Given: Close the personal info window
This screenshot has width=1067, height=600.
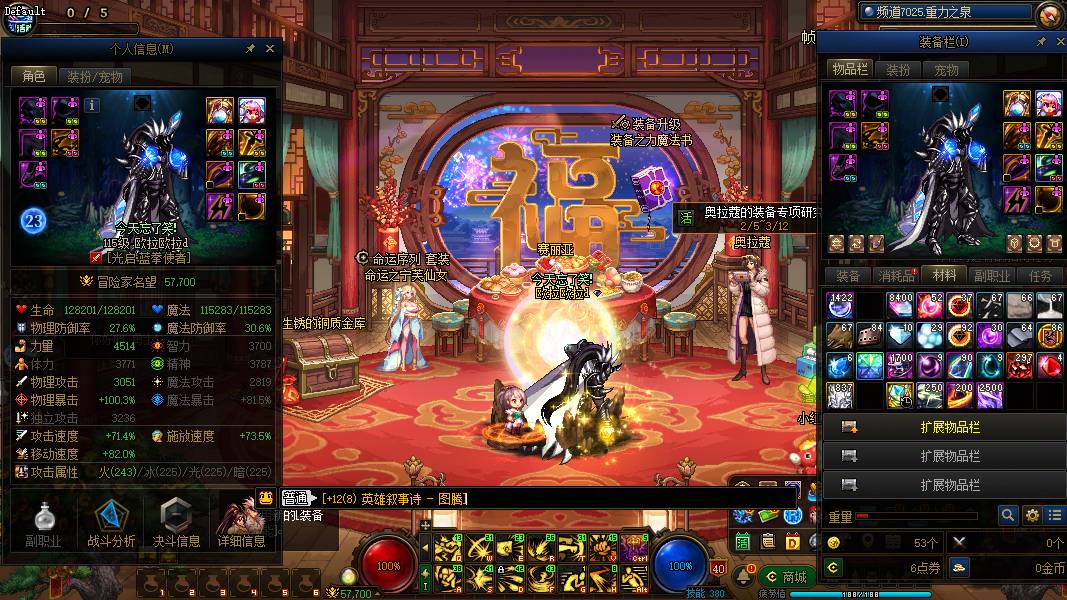Looking at the screenshot, I should pos(270,48).
